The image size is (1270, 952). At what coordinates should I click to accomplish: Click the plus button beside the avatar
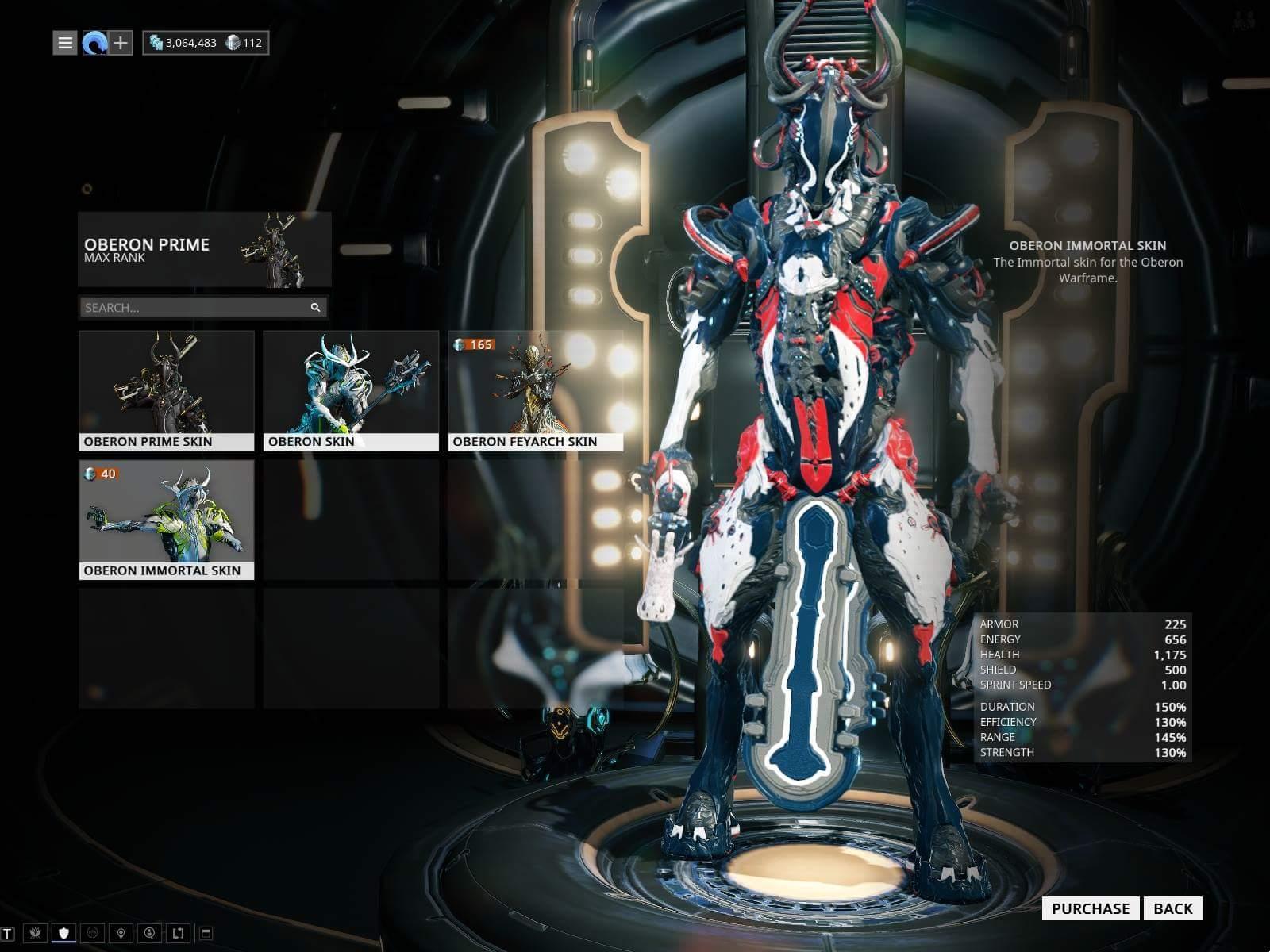[120, 43]
